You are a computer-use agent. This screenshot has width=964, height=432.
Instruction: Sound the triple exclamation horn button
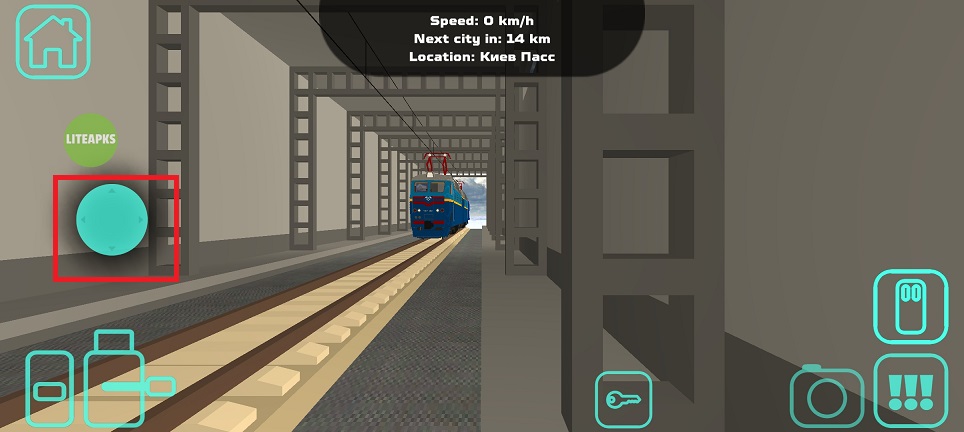click(909, 391)
